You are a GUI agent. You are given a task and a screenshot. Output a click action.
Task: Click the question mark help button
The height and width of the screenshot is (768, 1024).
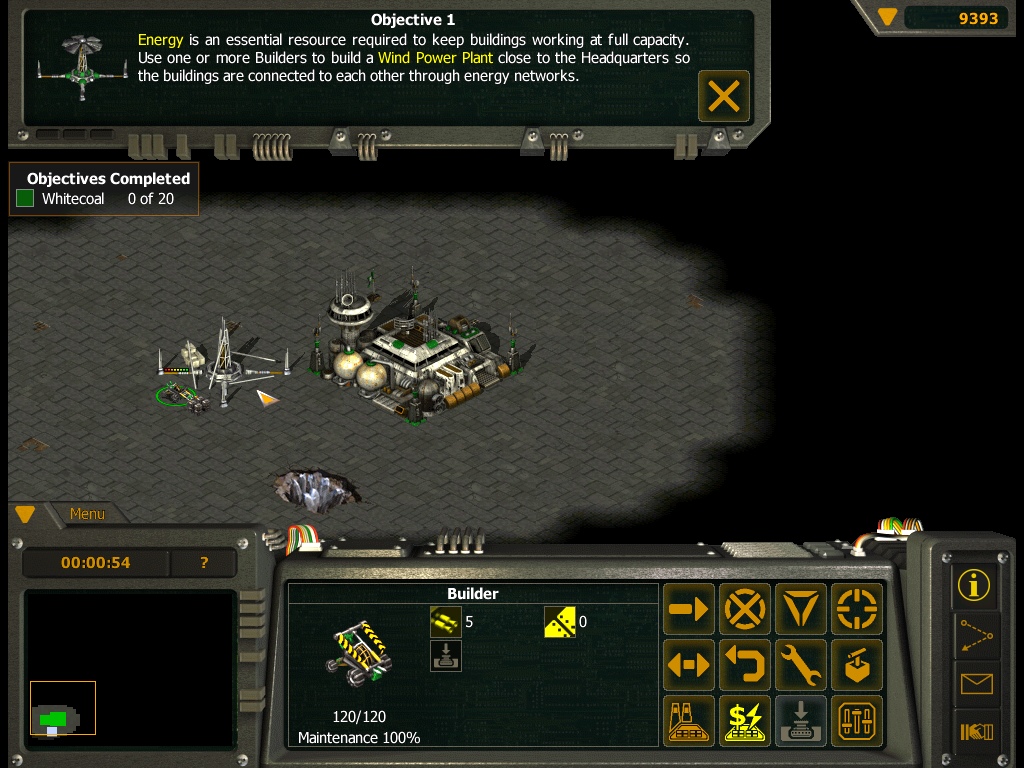pyautogui.click(x=204, y=563)
